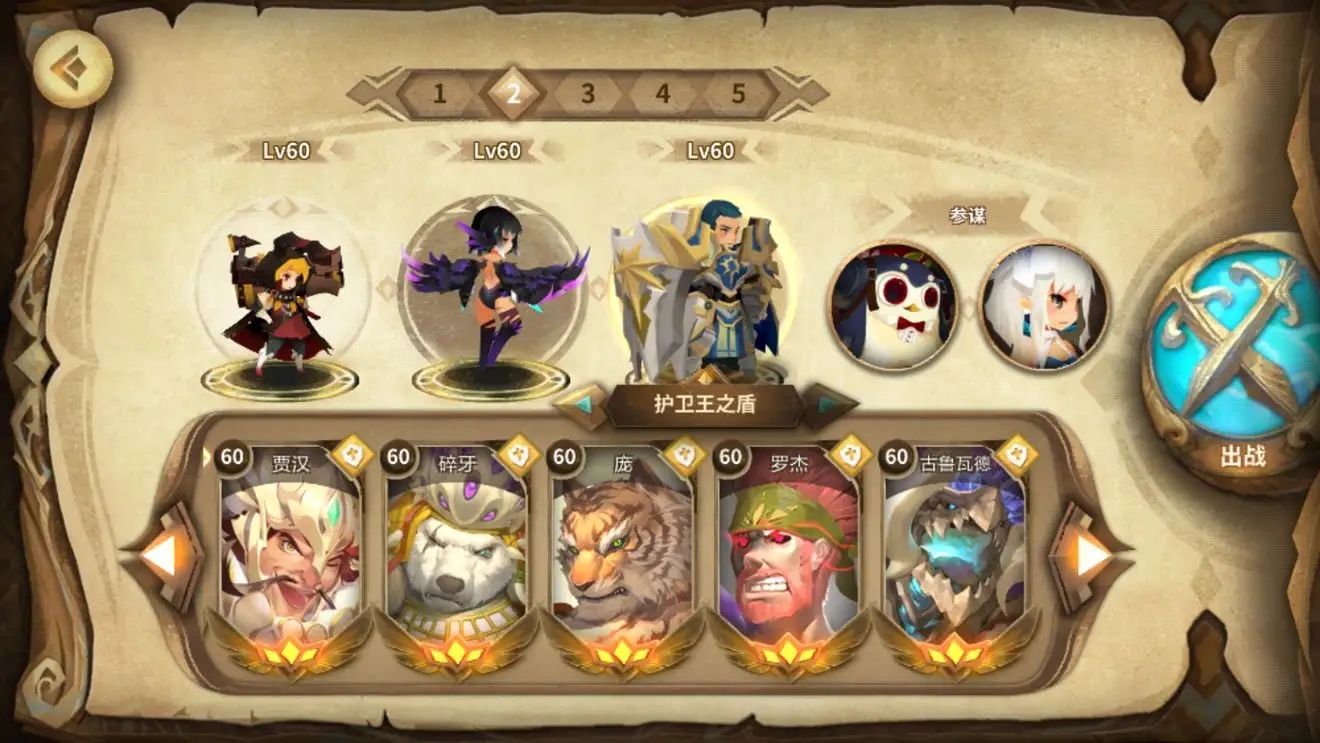Open team tab 3

pyautogui.click(x=588, y=94)
